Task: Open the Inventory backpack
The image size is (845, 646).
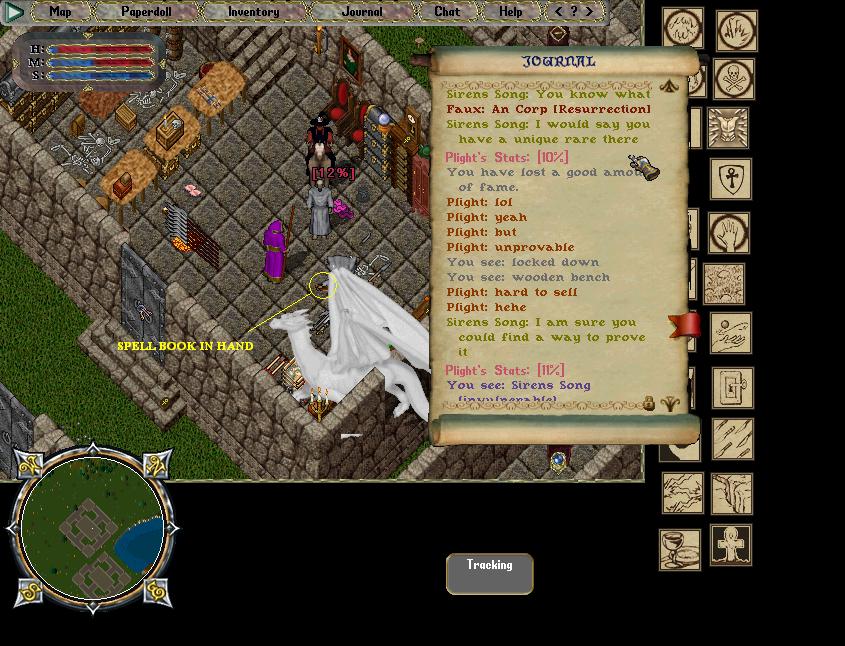Action: click(253, 12)
